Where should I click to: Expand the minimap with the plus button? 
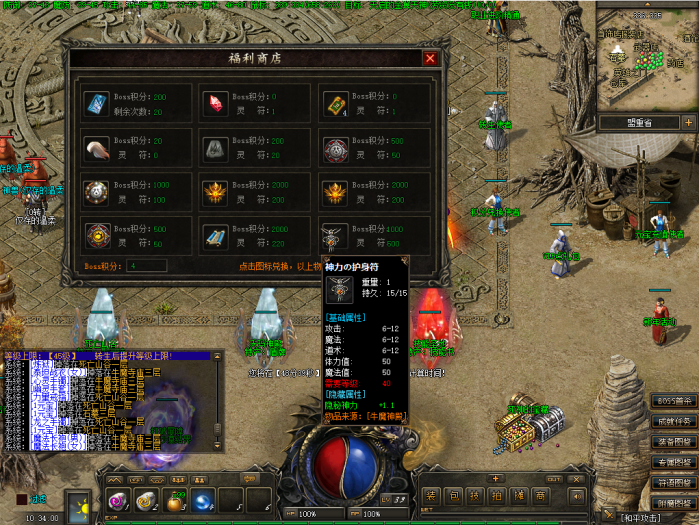pyautogui.click(x=687, y=122)
